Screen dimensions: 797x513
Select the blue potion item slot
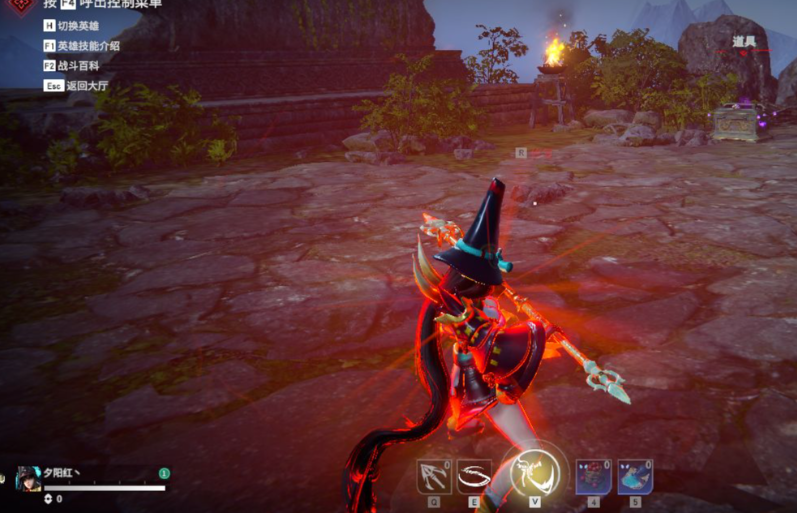coord(634,477)
